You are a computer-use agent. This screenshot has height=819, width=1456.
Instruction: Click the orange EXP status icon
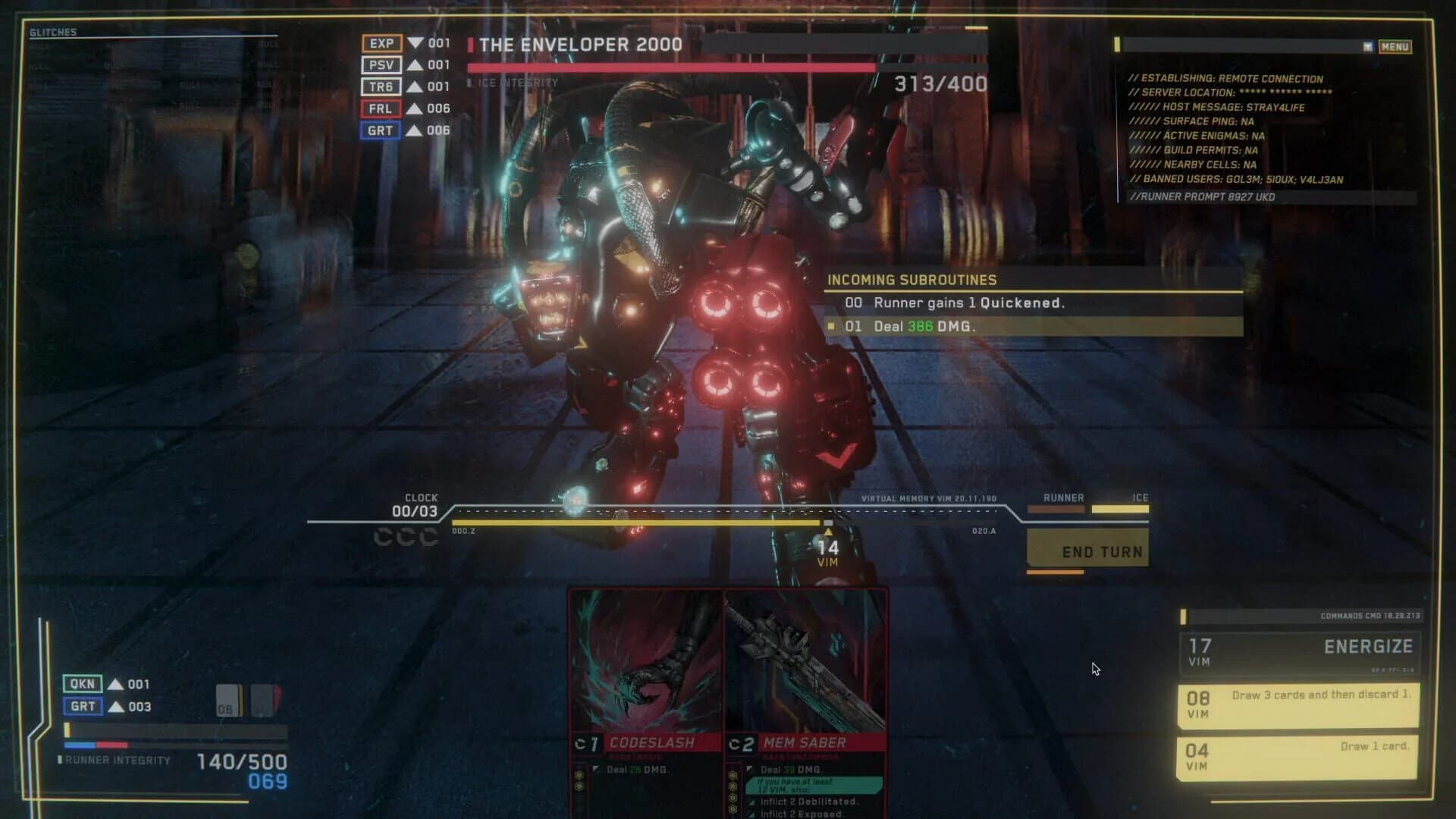click(381, 44)
